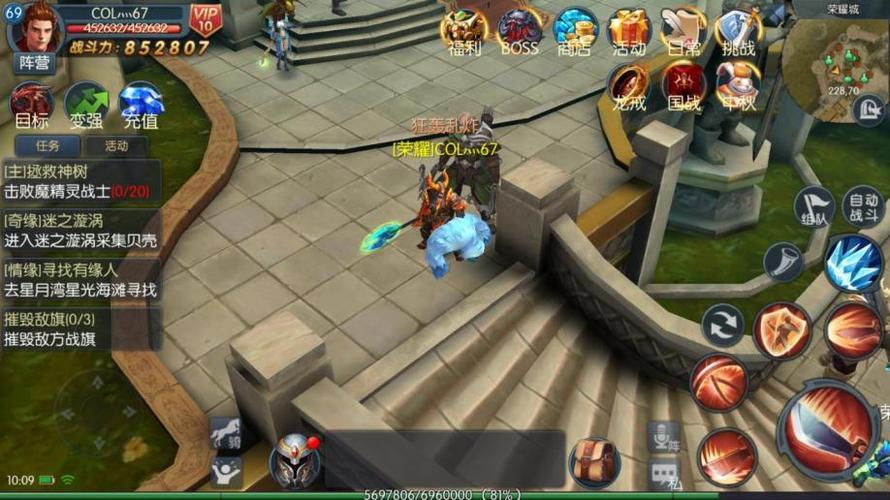
Task: Open the leather backpack inventory
Action: point(595,464)
